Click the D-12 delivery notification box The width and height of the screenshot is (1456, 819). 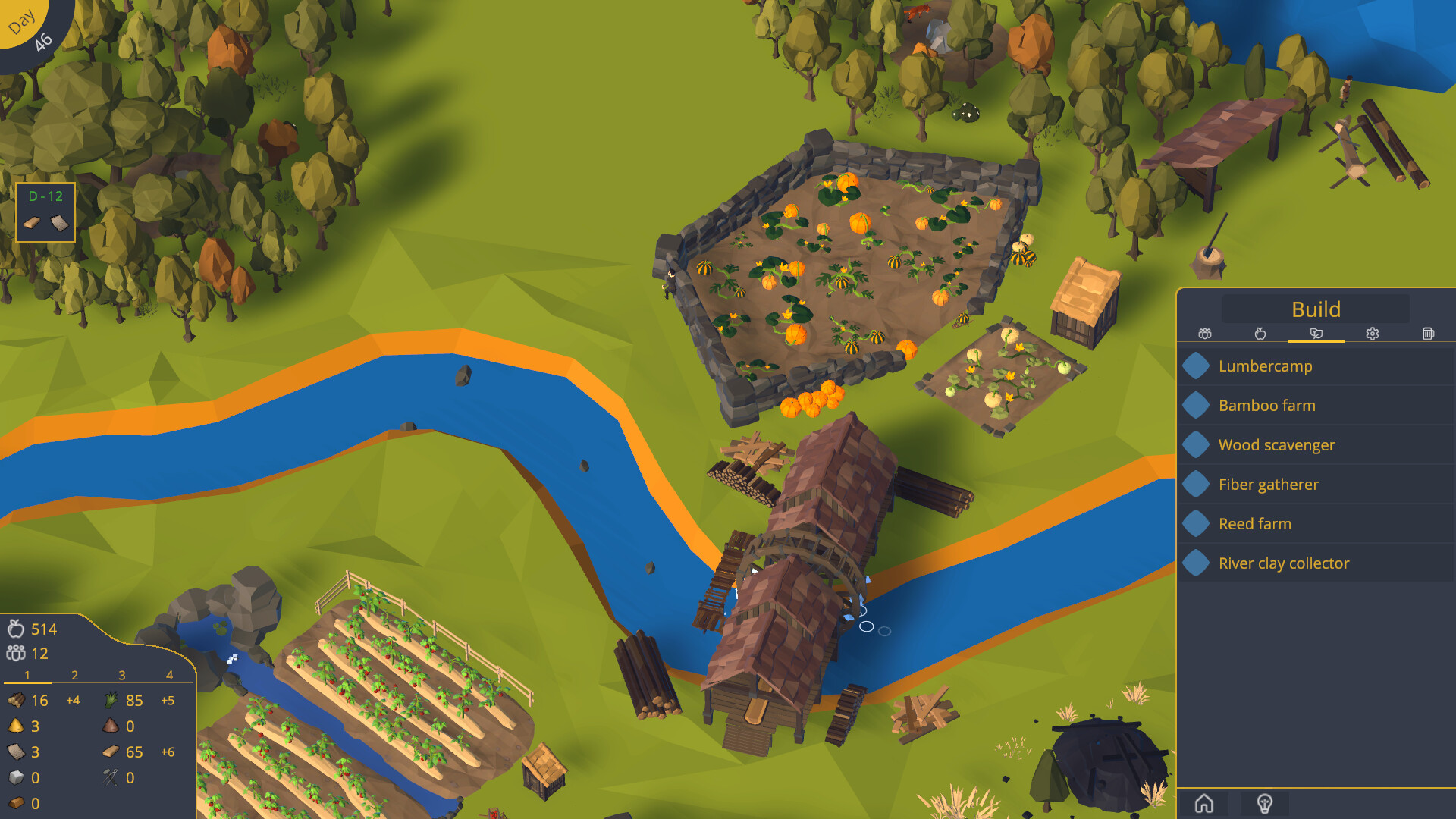pyautogui.click(x=45, y=212)
